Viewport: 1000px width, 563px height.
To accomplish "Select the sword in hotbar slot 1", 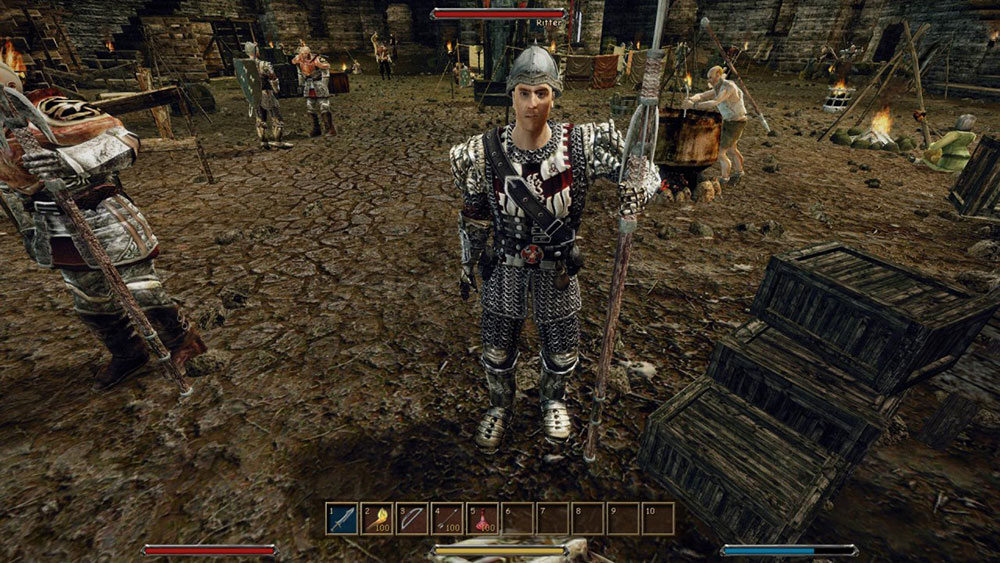I will point(342,518).
